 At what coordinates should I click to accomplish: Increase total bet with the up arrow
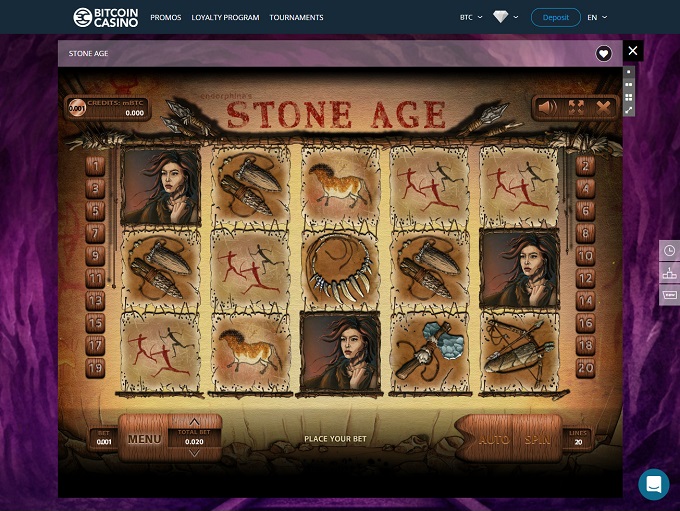click(194, 421)
